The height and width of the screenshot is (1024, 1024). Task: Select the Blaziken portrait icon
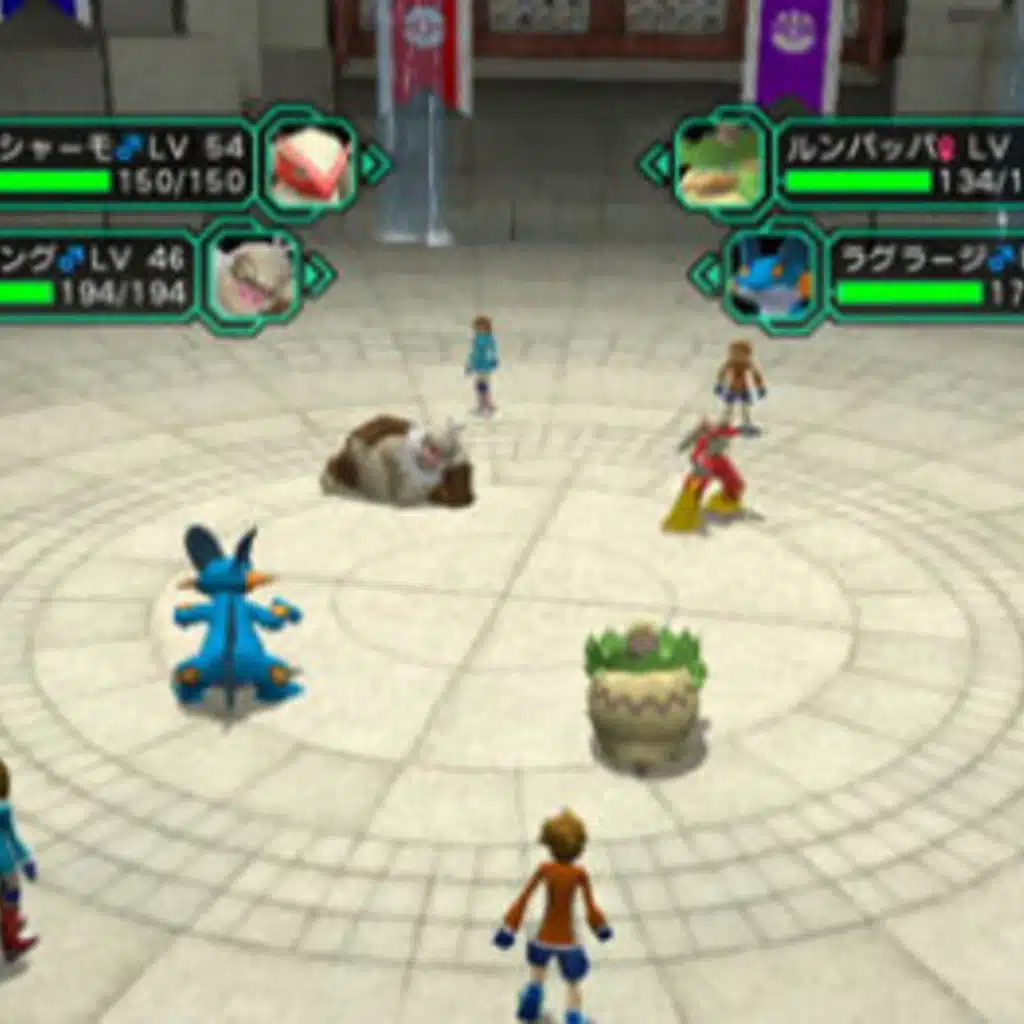(310, 164)
